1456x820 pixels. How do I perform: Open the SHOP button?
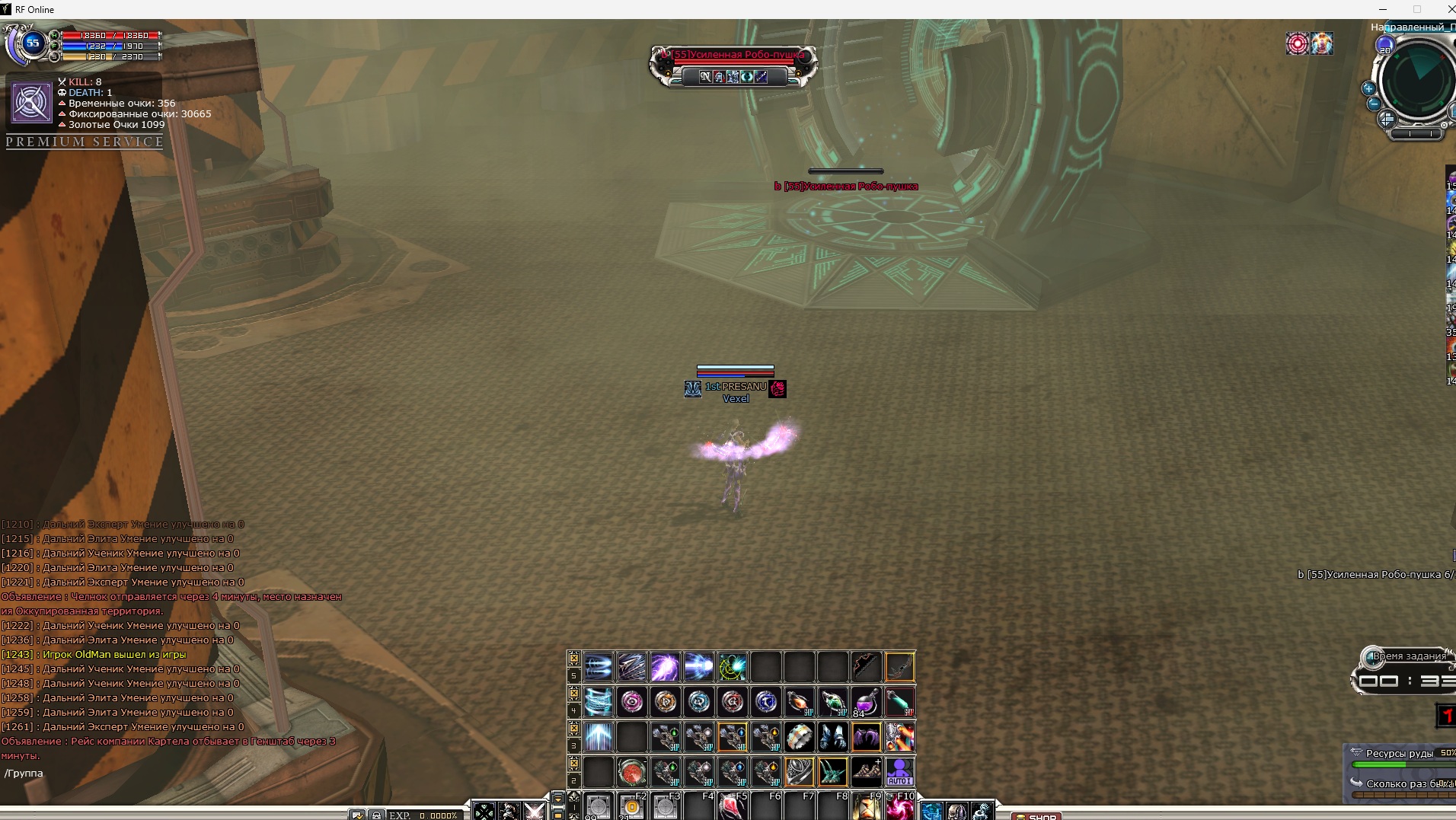click(1036, 816)
